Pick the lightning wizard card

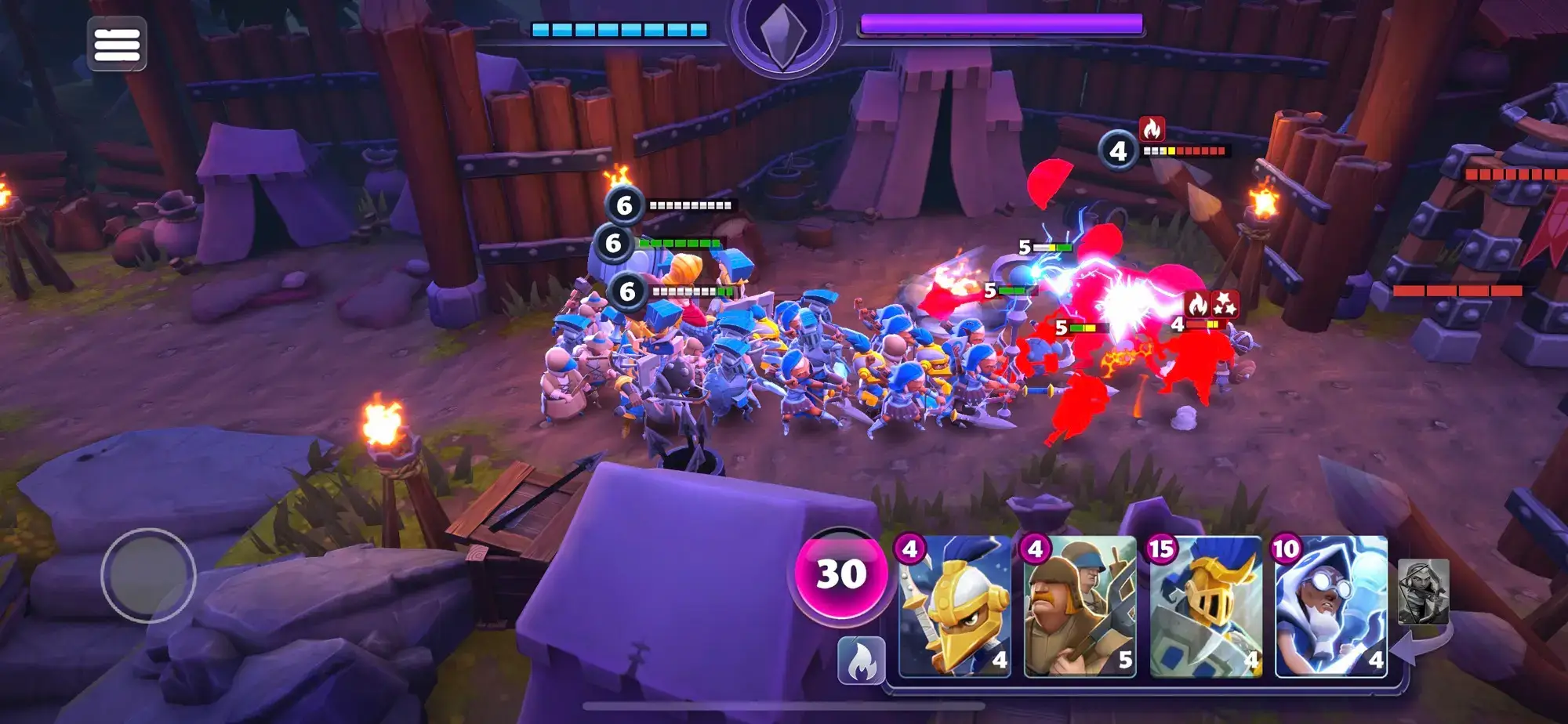[x=1330, y=606]
